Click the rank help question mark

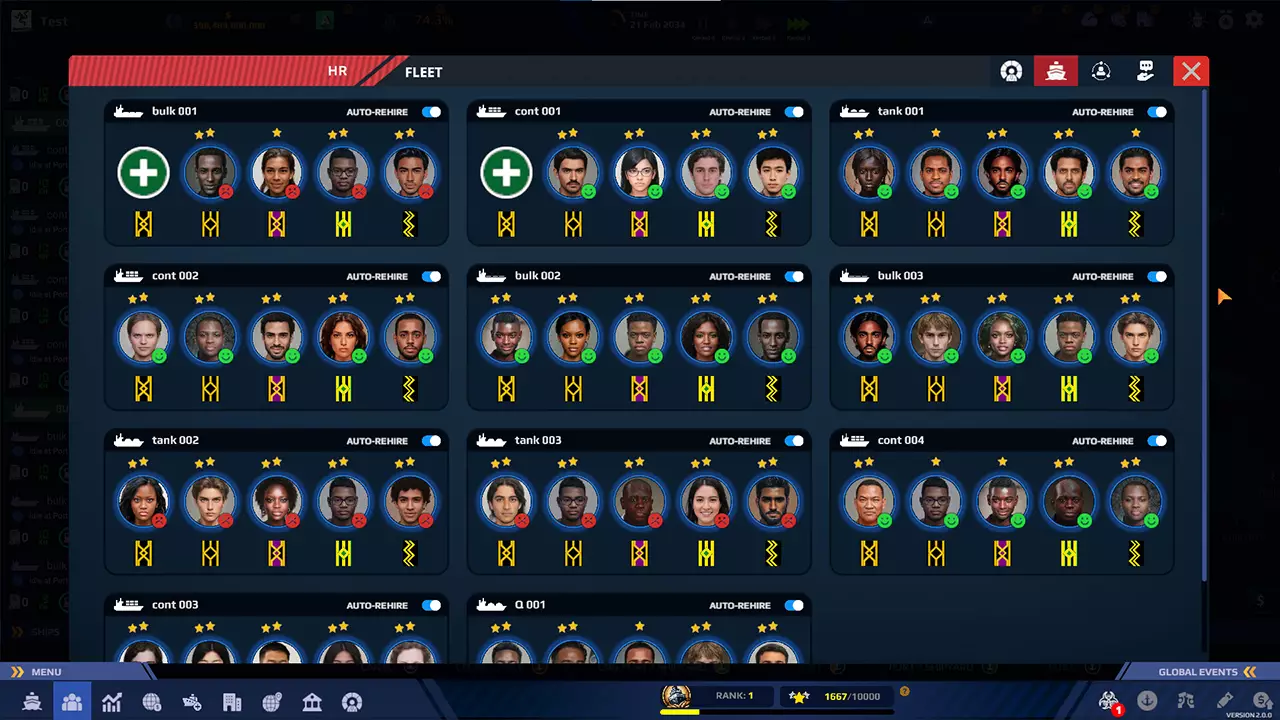(x=904, y=691)
